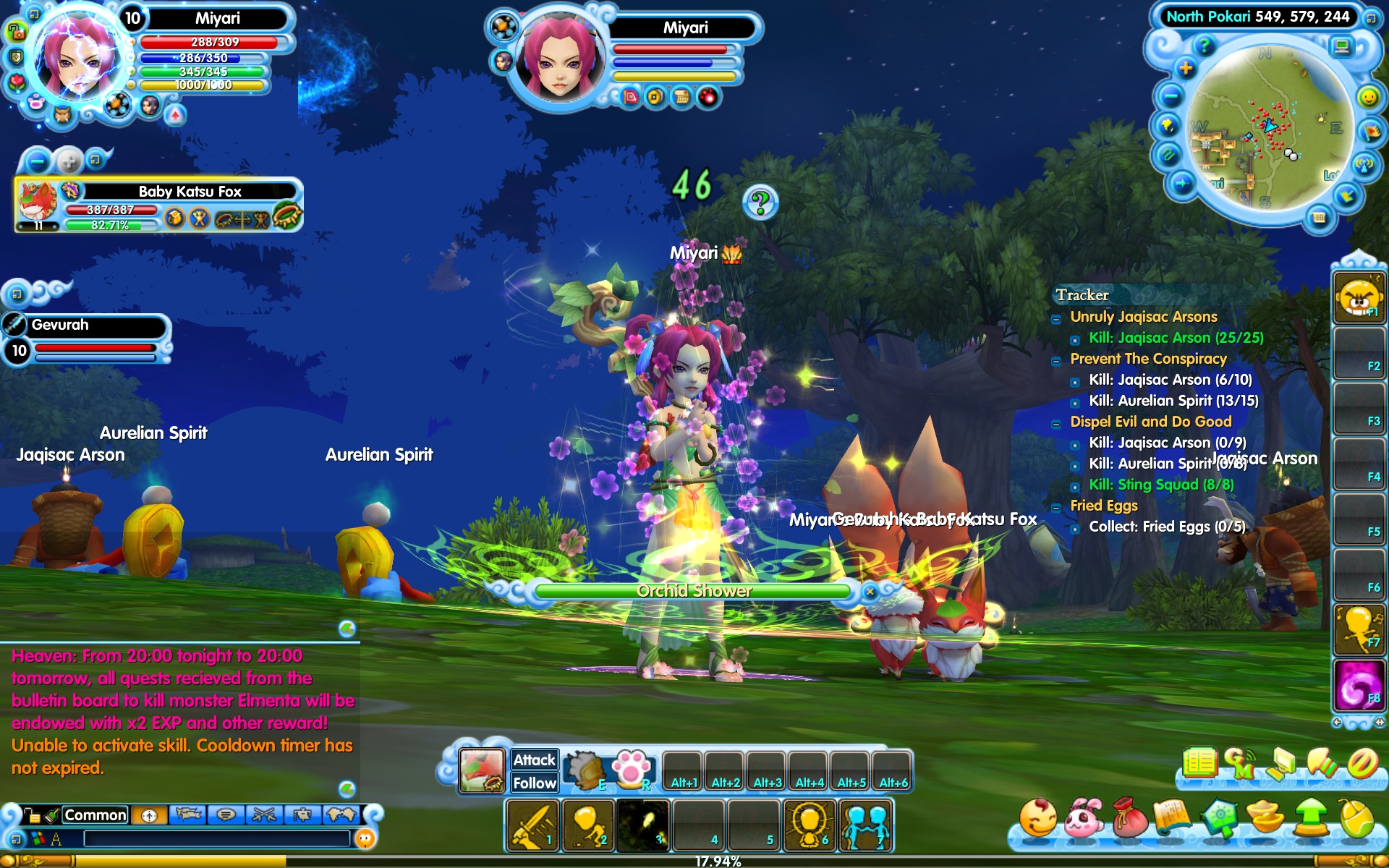Zoom out the minimap with minus button
Viewport: 1389px width, 868px height.
point(1171,96)
